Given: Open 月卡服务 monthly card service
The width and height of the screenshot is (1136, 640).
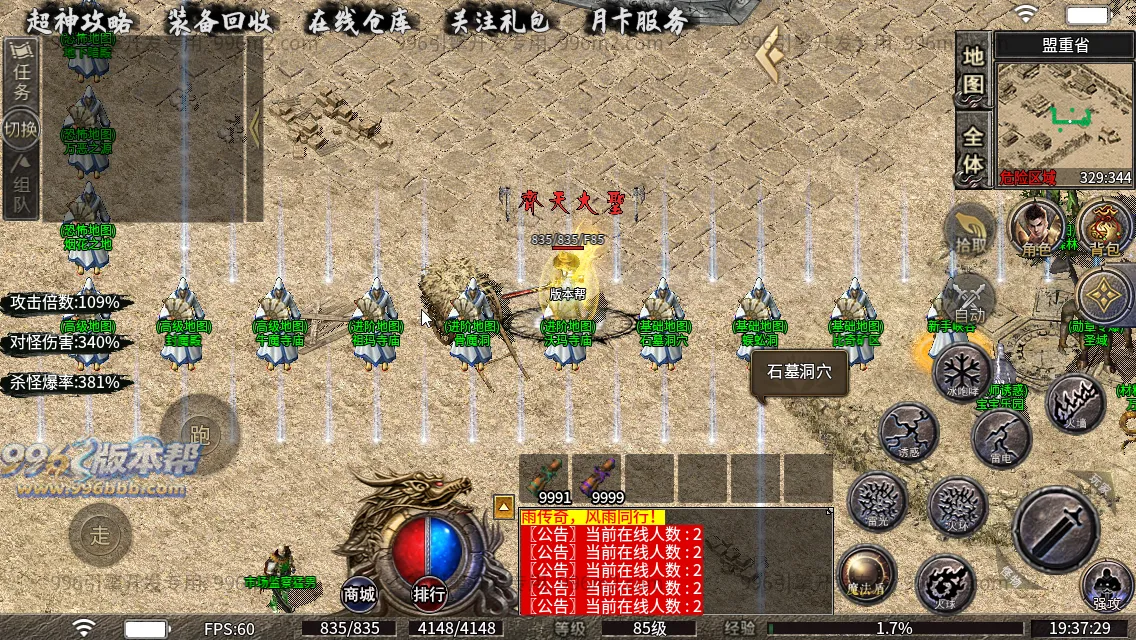Looking at the screenshot, I should [x=639, y=20].
